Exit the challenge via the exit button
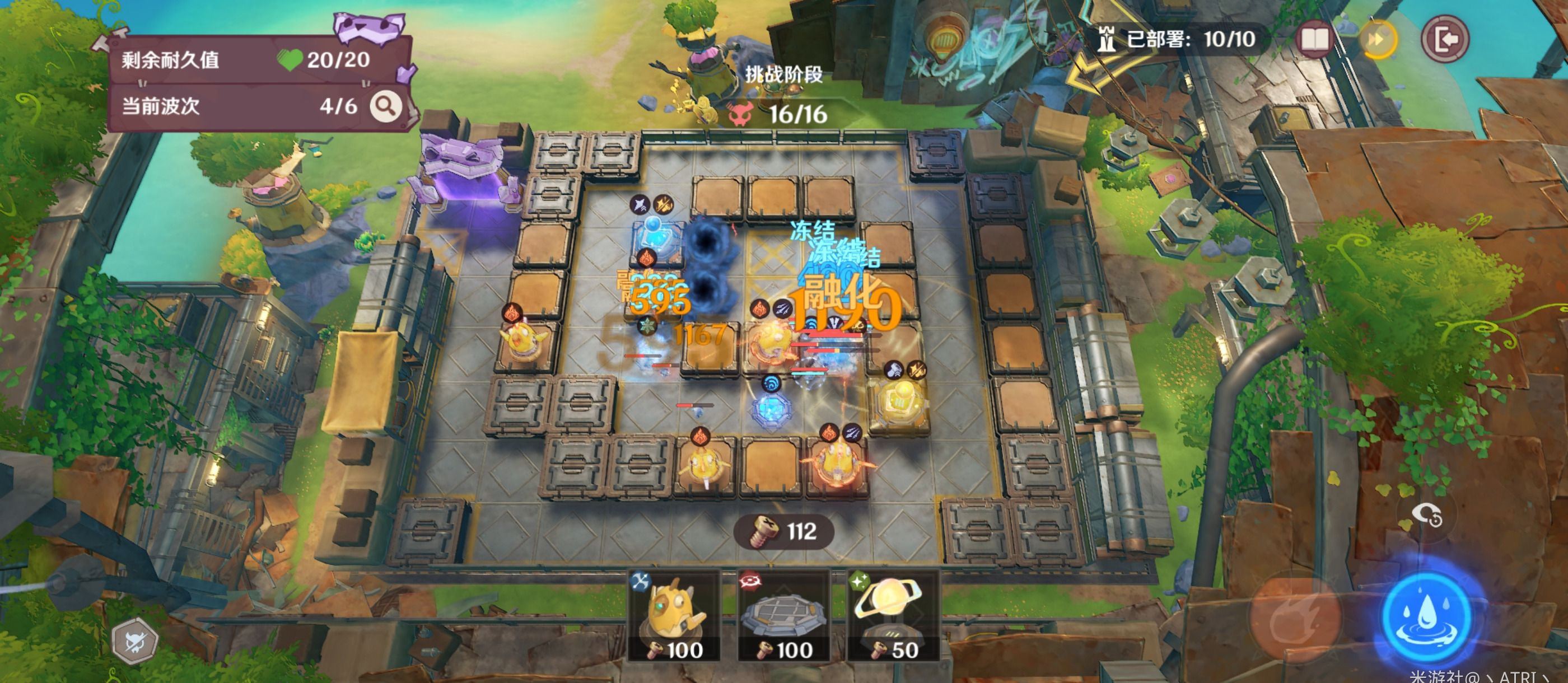Image resolution: width=1568 pixels, height=683 pixels. (x=1444, y=40)
